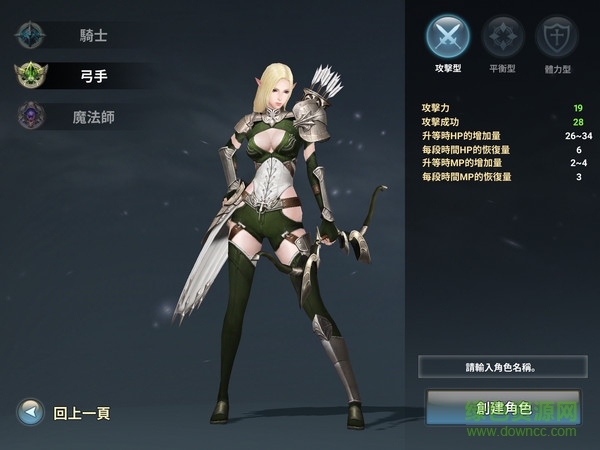The image size is (600, 450).
Task: Click the character name input field
Action: point(502,367)
